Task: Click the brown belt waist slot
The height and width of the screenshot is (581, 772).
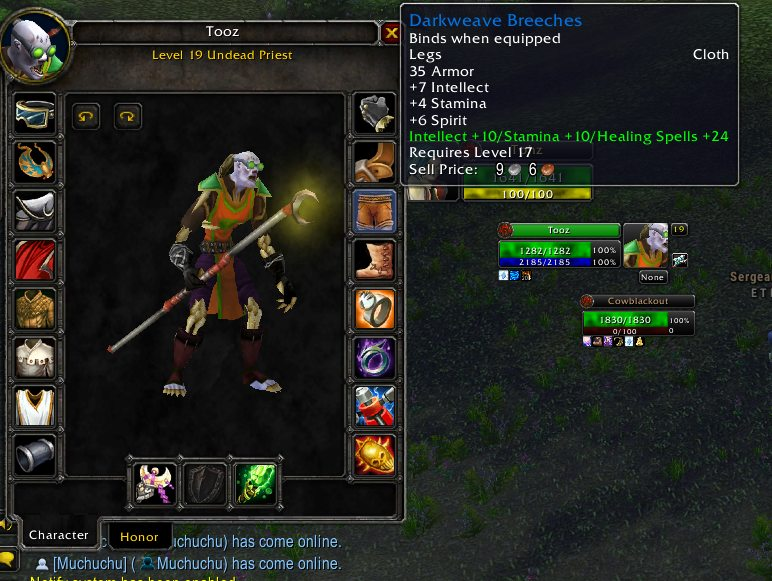Action: pos(375,162)
